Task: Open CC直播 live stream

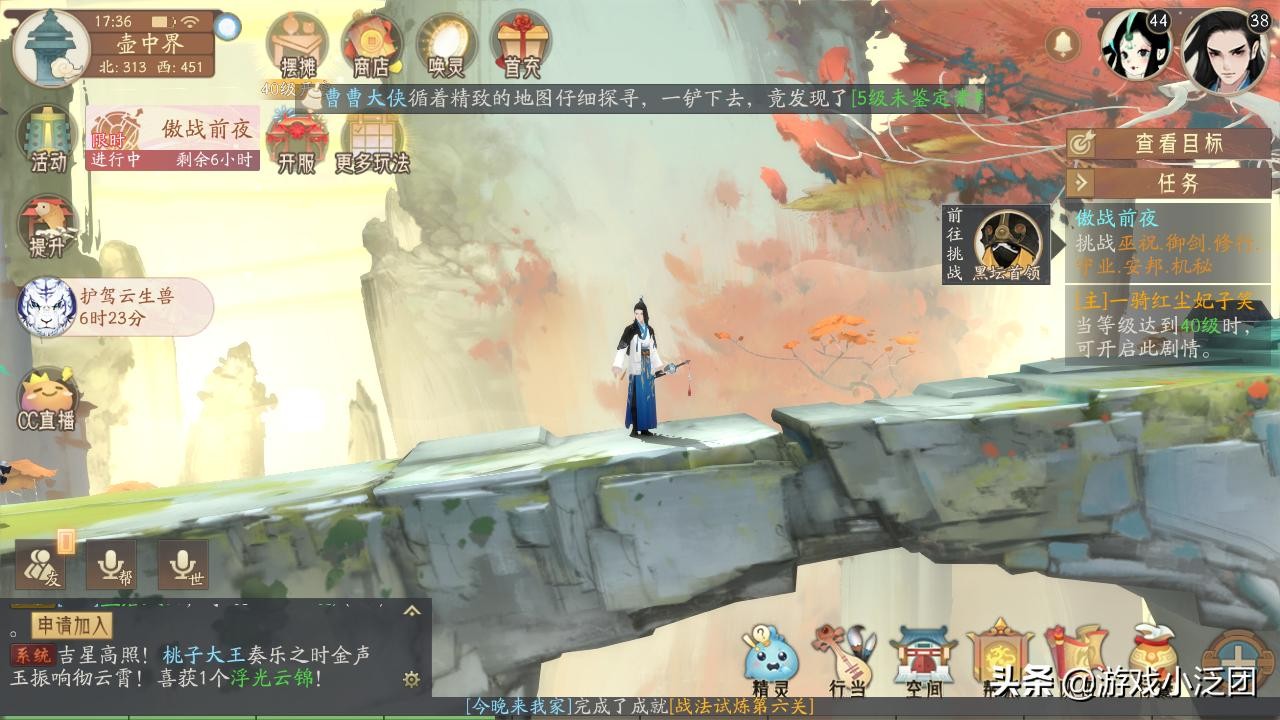Action: (47, 400)
